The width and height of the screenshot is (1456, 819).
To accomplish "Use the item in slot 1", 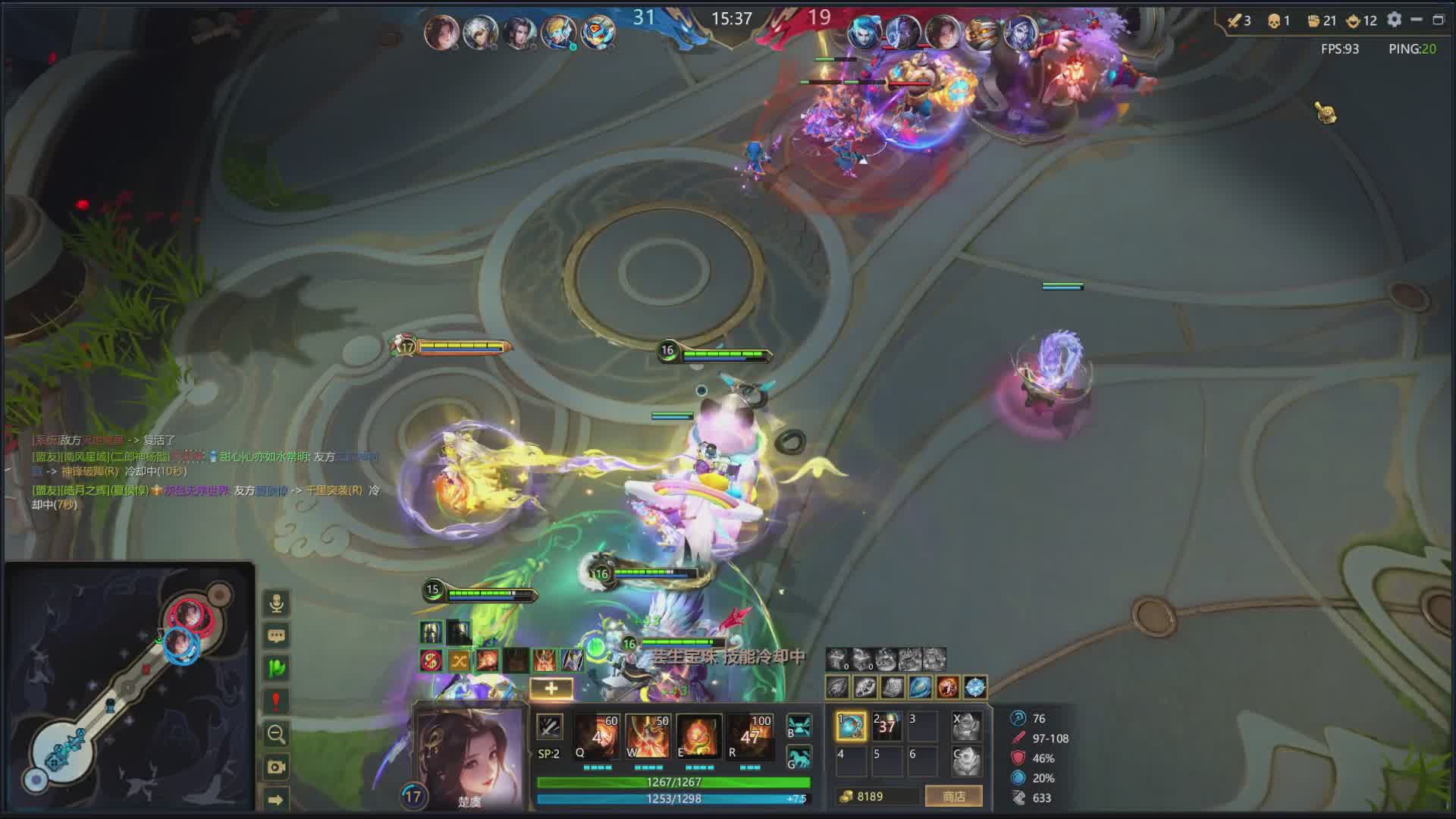I will point(851,726).
